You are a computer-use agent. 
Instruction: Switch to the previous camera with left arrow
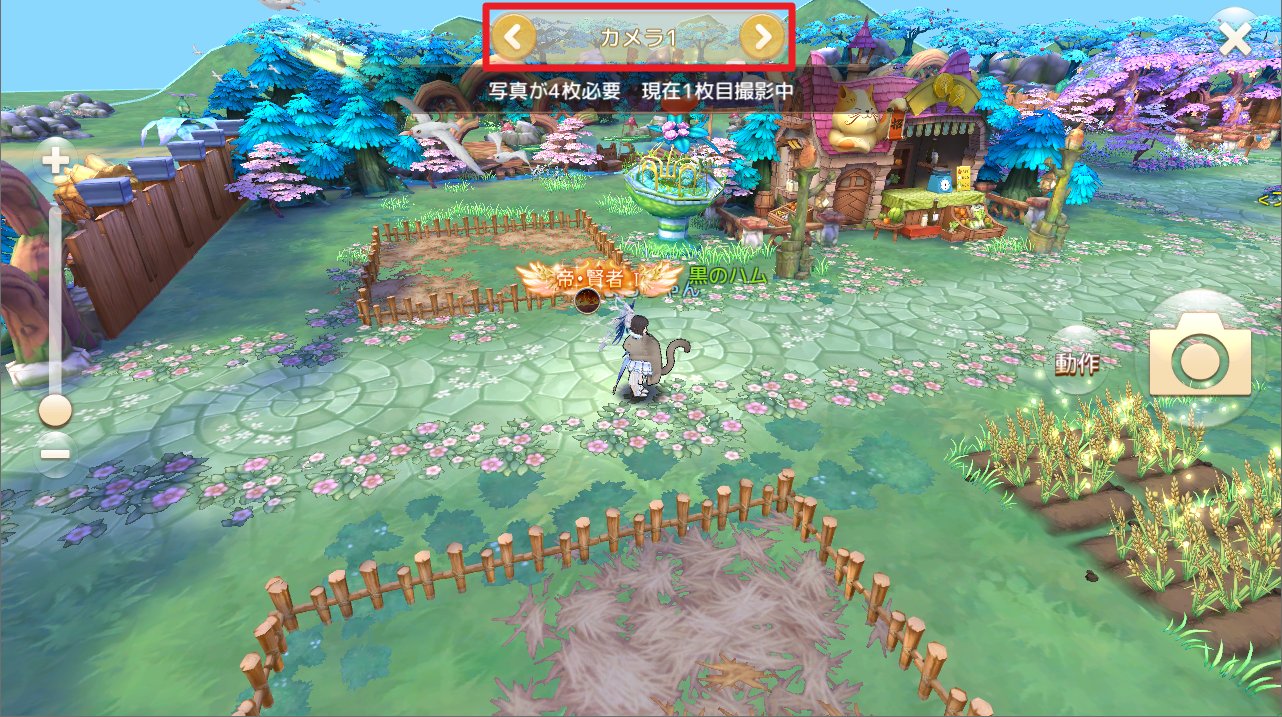pos(513,38)
